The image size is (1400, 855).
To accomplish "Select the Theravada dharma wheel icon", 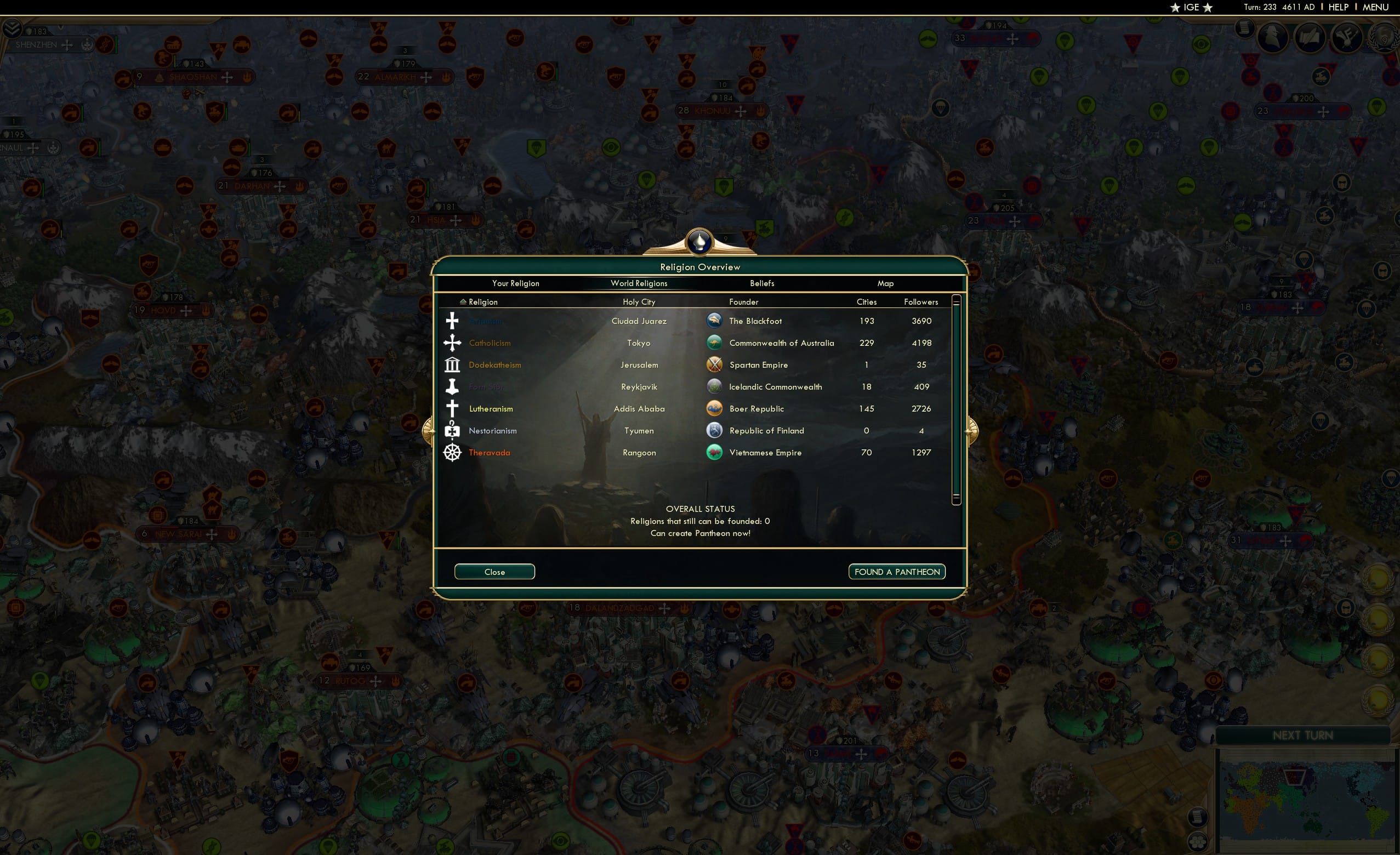I will point(452,452).
